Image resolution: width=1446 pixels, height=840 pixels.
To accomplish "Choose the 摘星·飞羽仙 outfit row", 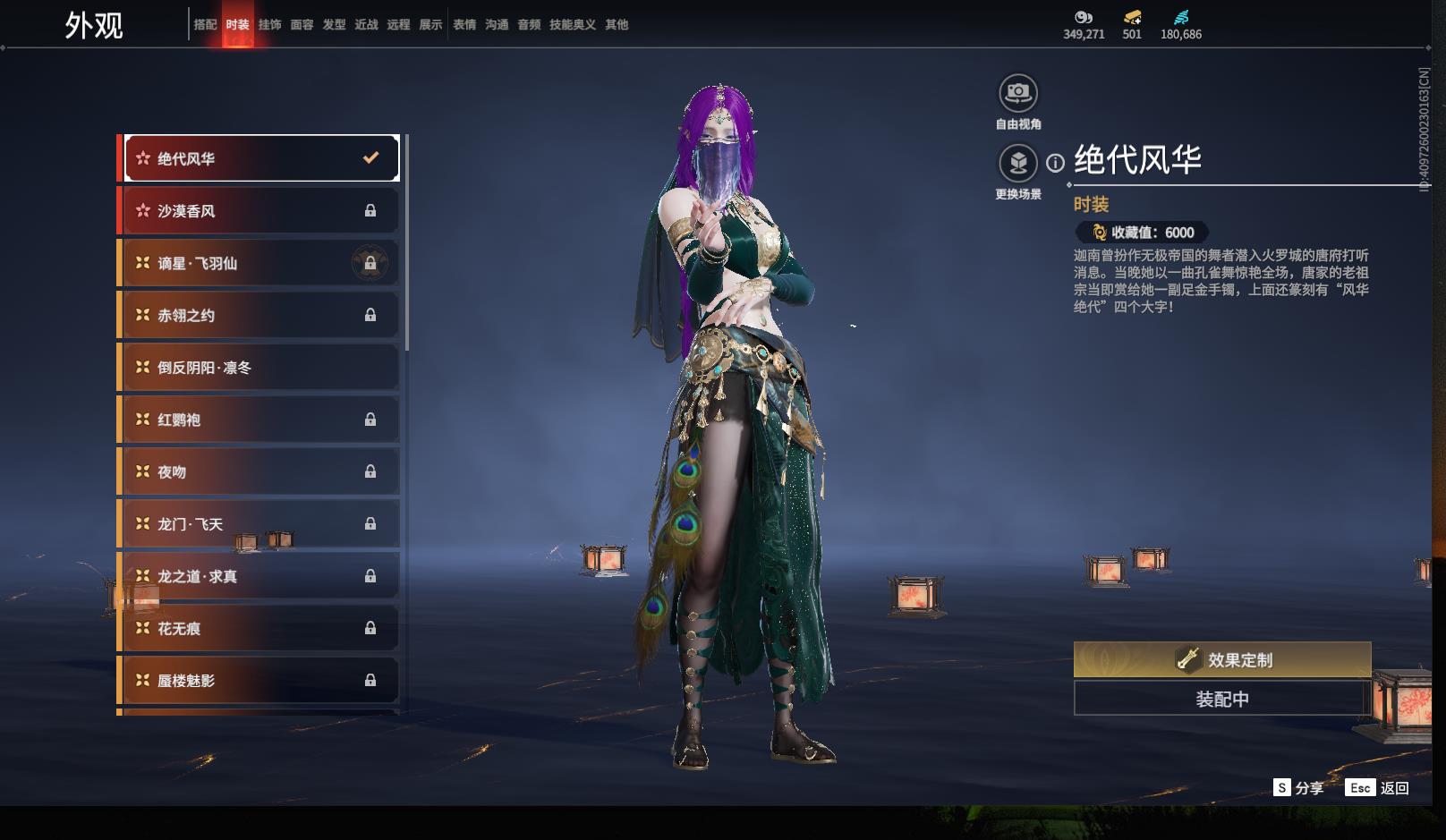I will (259, 263).
